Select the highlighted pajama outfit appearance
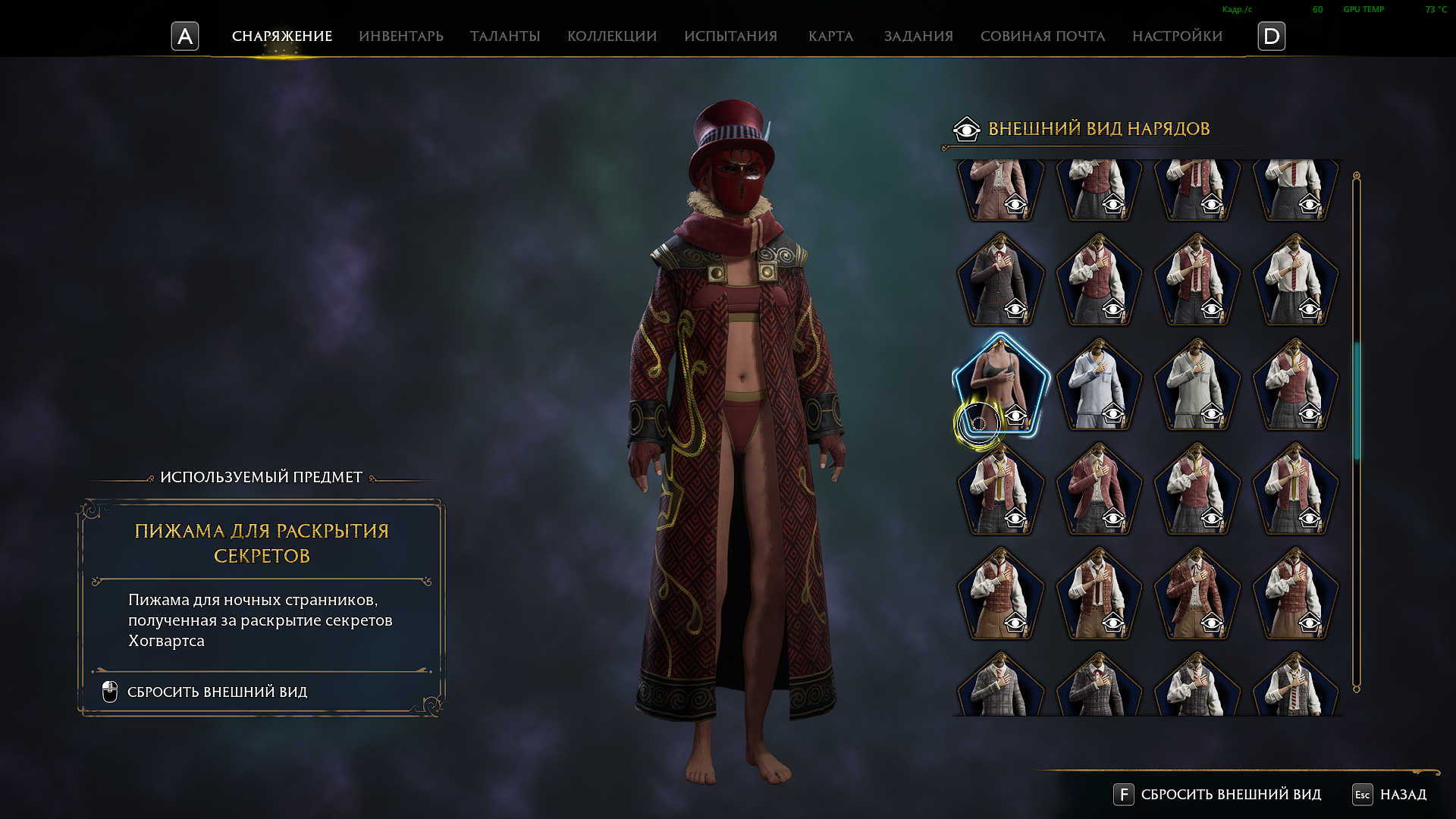1456x819 pixels. [1001, 384]
